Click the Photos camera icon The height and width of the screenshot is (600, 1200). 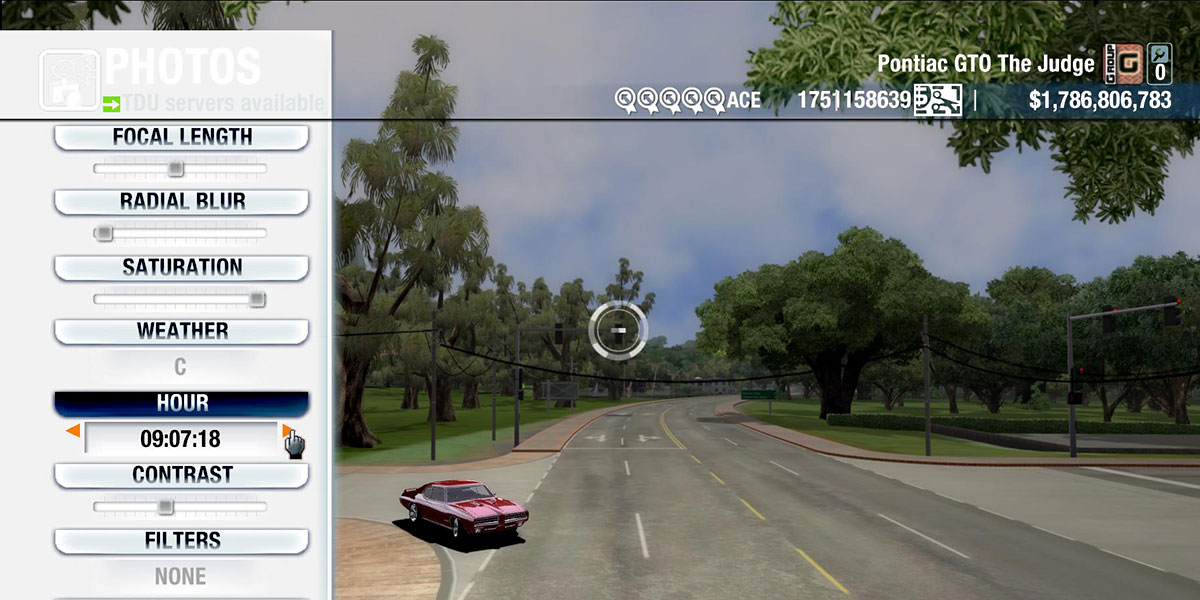click(69, 79)
